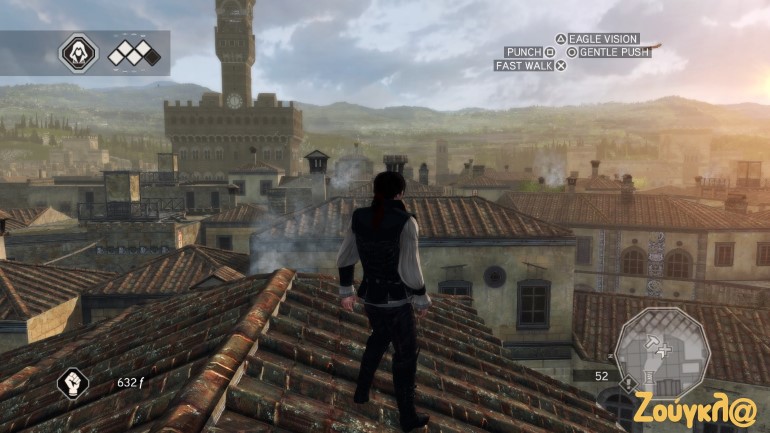Image resolution: width=770 pixels, height=433 pixels.
Task: Select the exclamation mark marker beside the minimap
Action: (627, 383)
